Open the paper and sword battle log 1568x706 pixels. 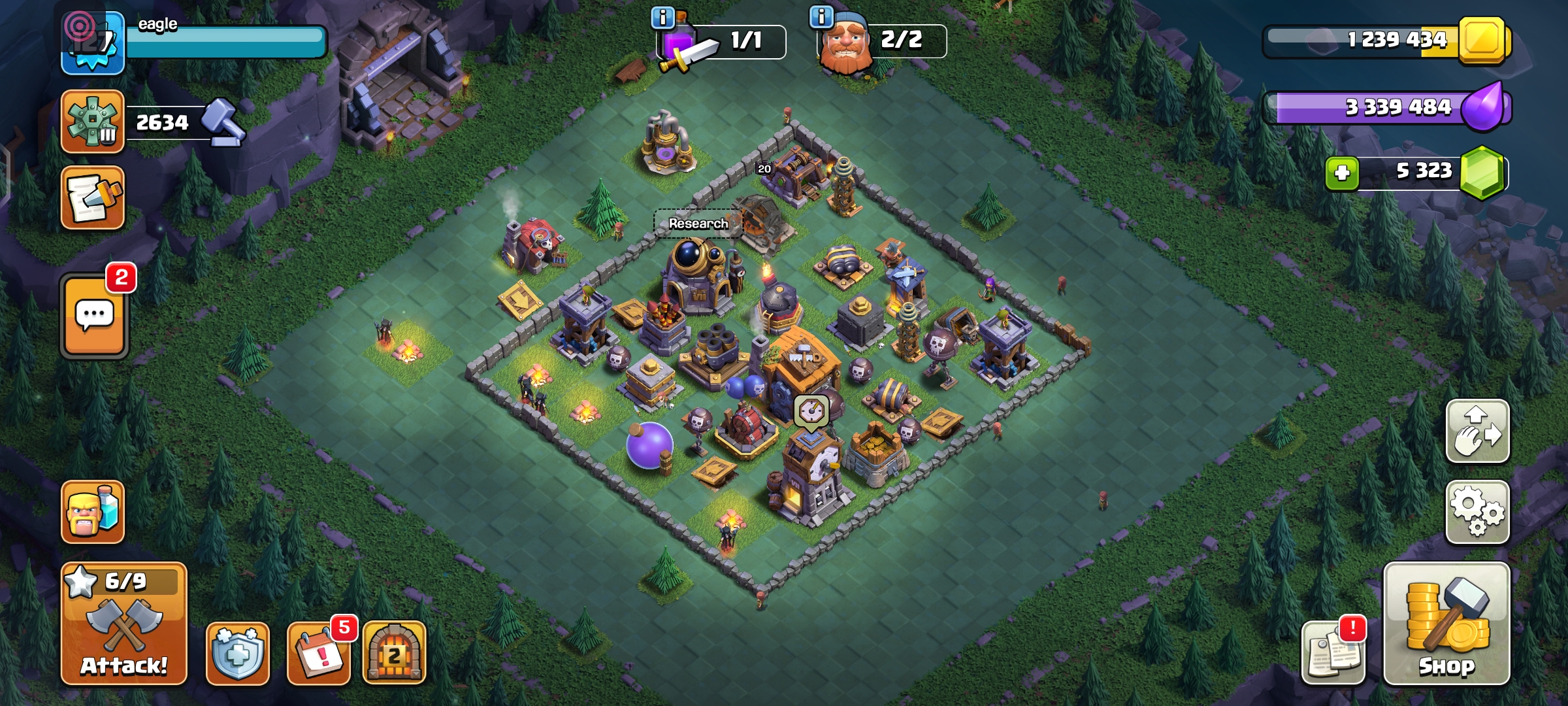93,198
